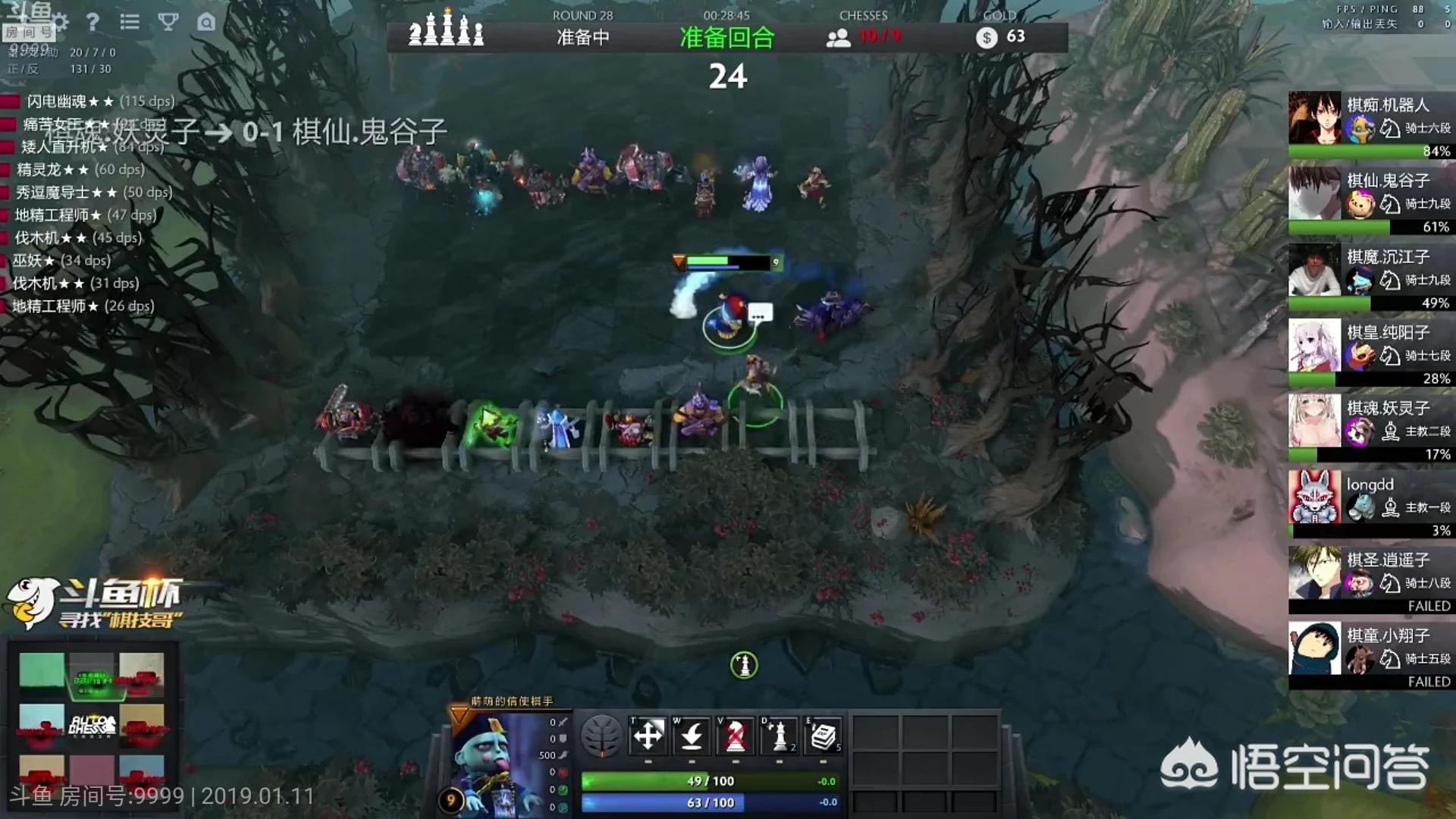Click the minimap panel

pos(92,717)
